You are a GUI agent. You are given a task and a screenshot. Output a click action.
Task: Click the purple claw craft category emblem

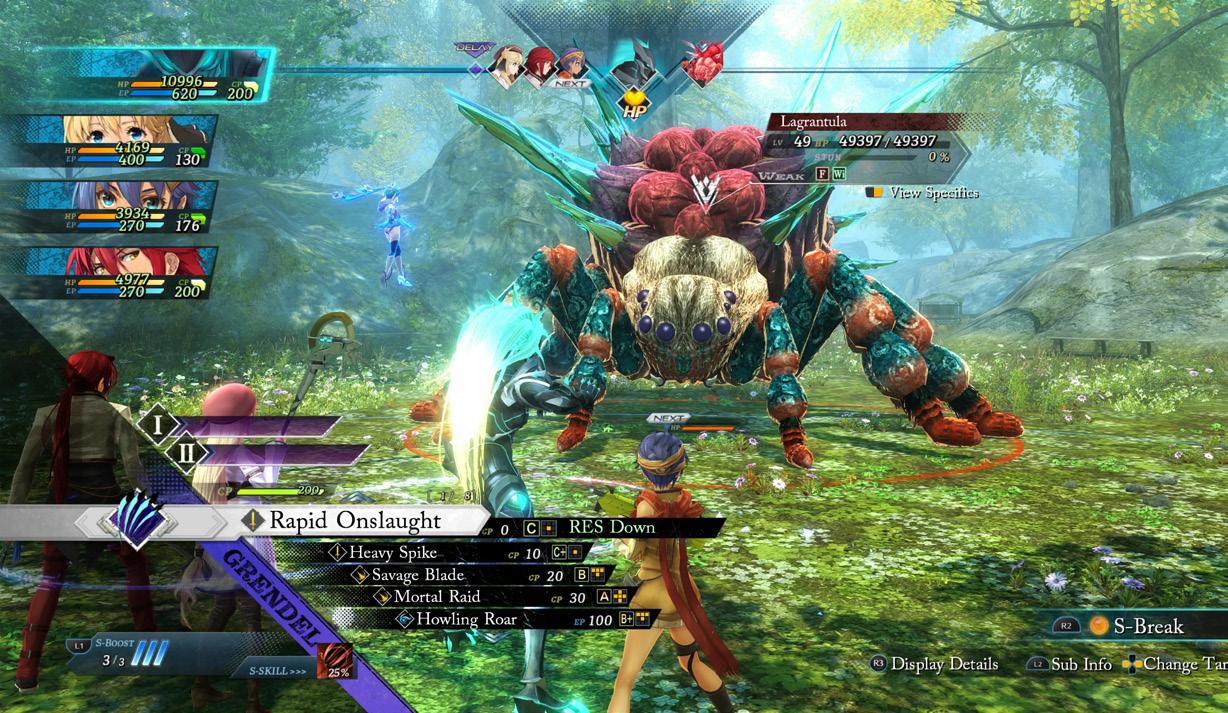point(134,520)
